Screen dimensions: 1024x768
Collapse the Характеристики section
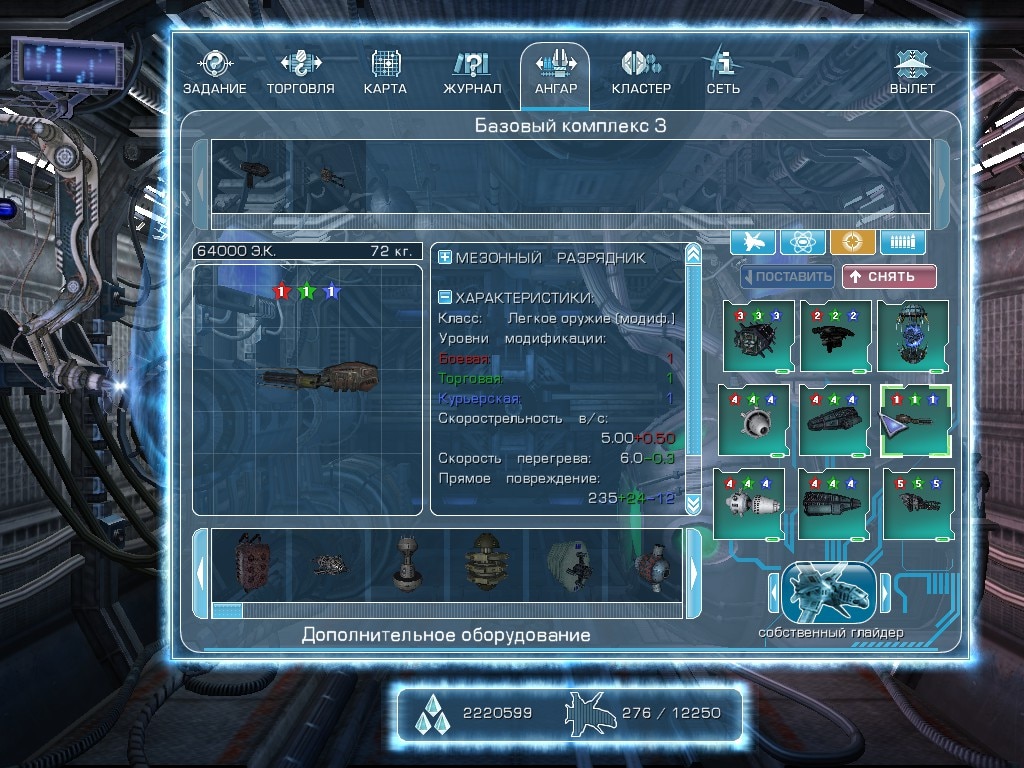[445, 297]
